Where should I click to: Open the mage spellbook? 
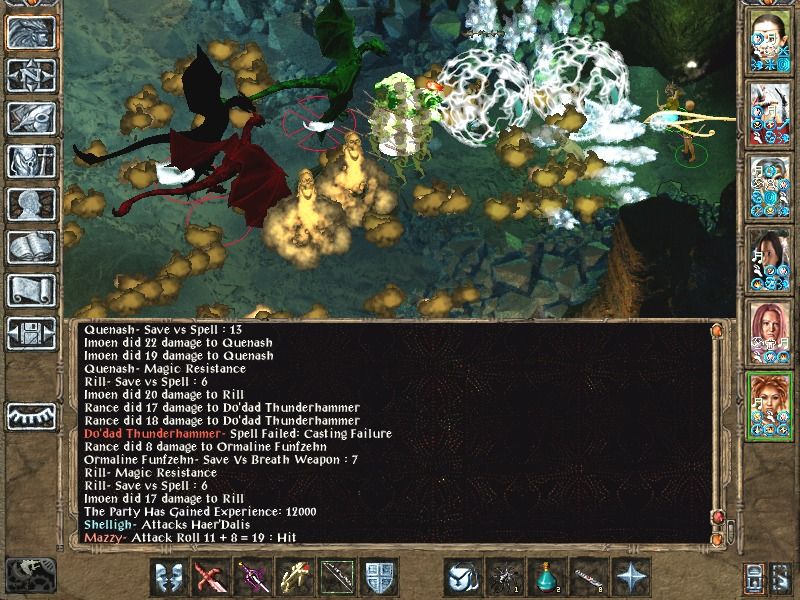tap(30, 246)
